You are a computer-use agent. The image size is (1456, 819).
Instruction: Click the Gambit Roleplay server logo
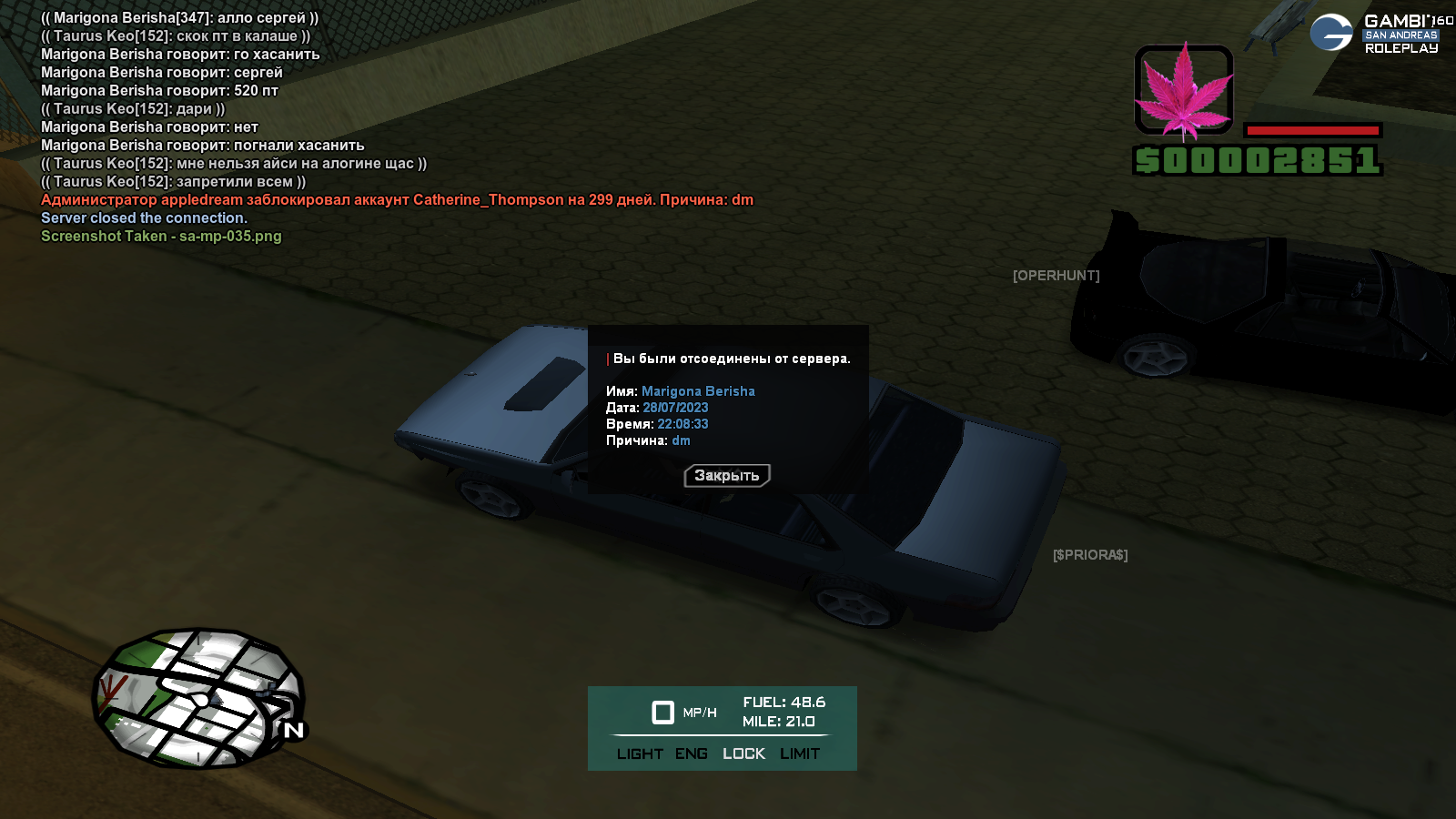coord(1380,34)
